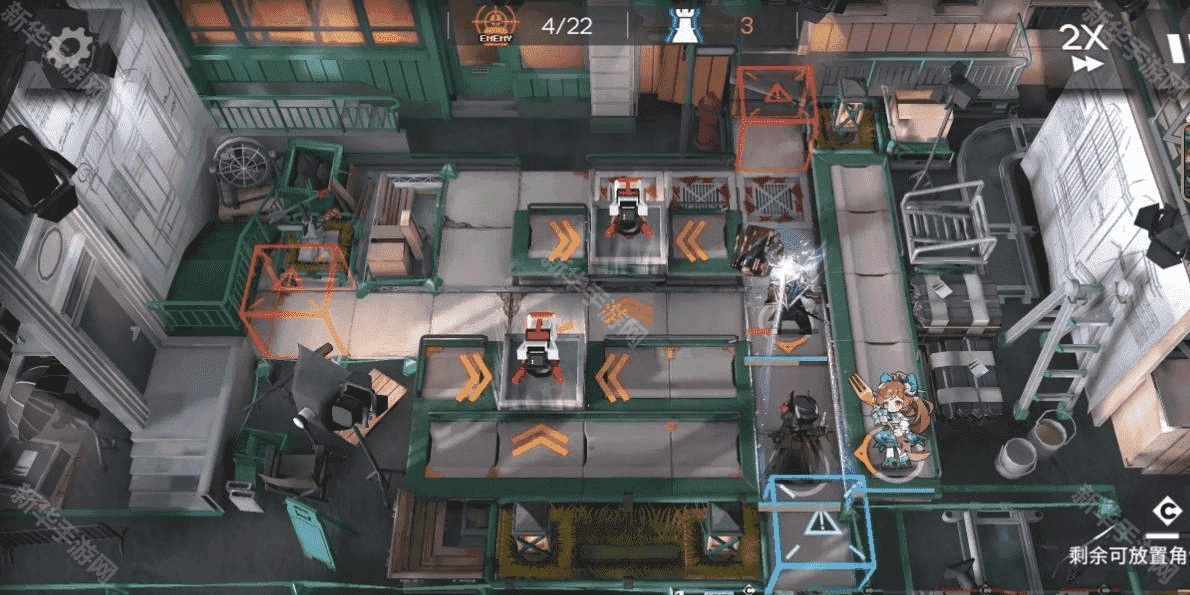Toggle the 2X game speed button
The image size is (1190, 595).
tap(1082, 46)
